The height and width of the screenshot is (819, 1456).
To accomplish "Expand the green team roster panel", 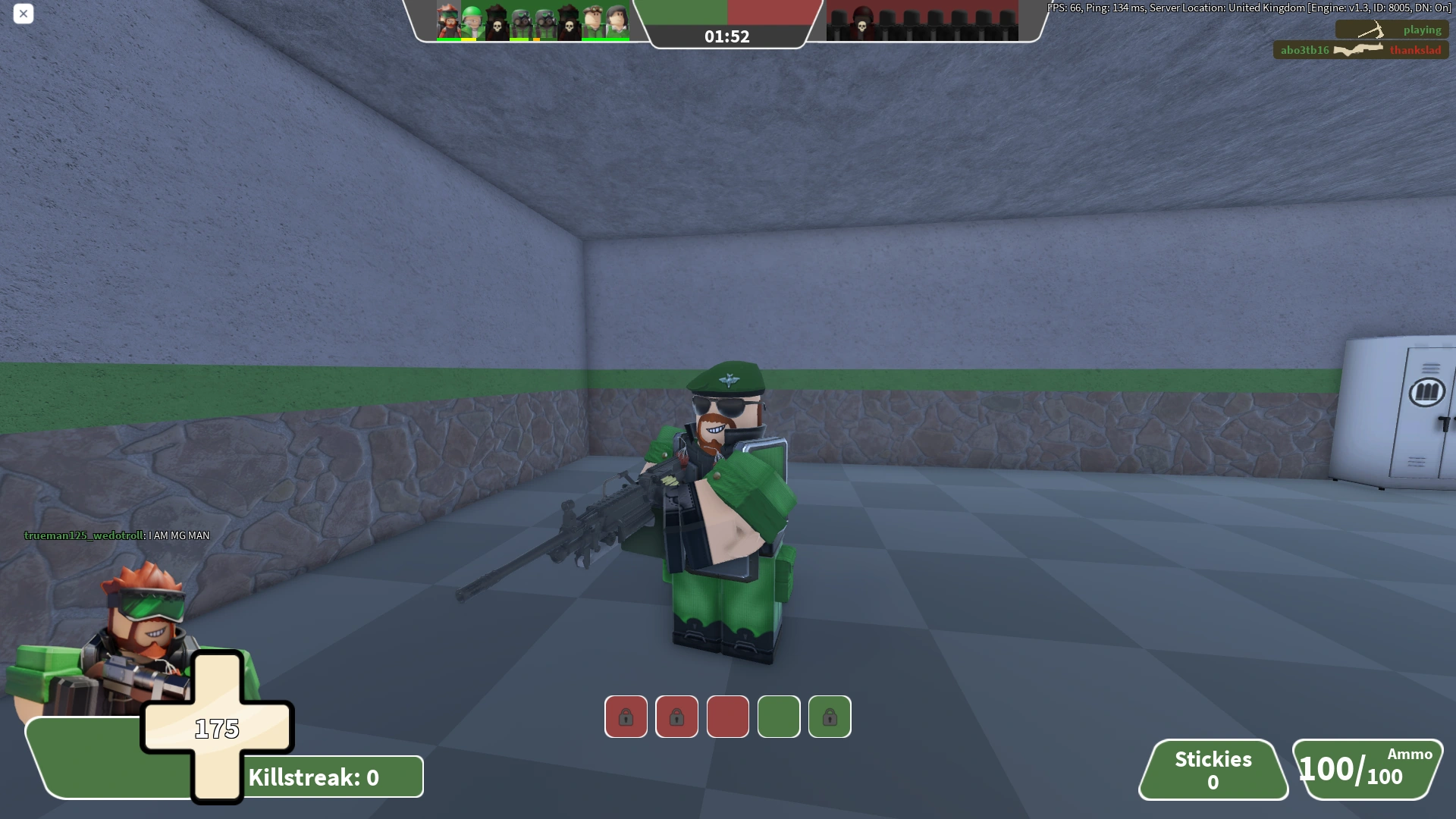I will (531, 19).
